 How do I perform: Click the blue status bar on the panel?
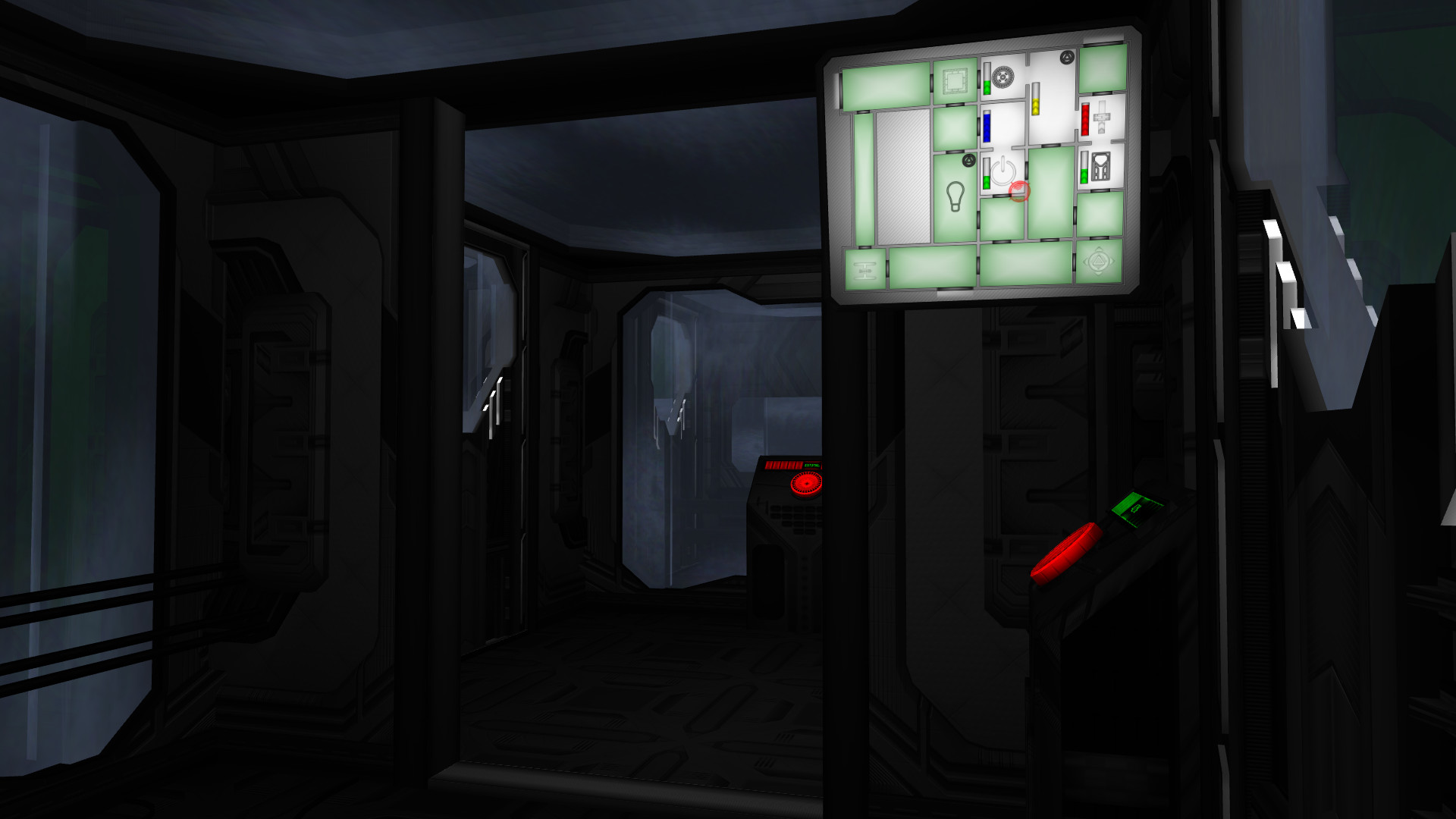coord(987,125)
